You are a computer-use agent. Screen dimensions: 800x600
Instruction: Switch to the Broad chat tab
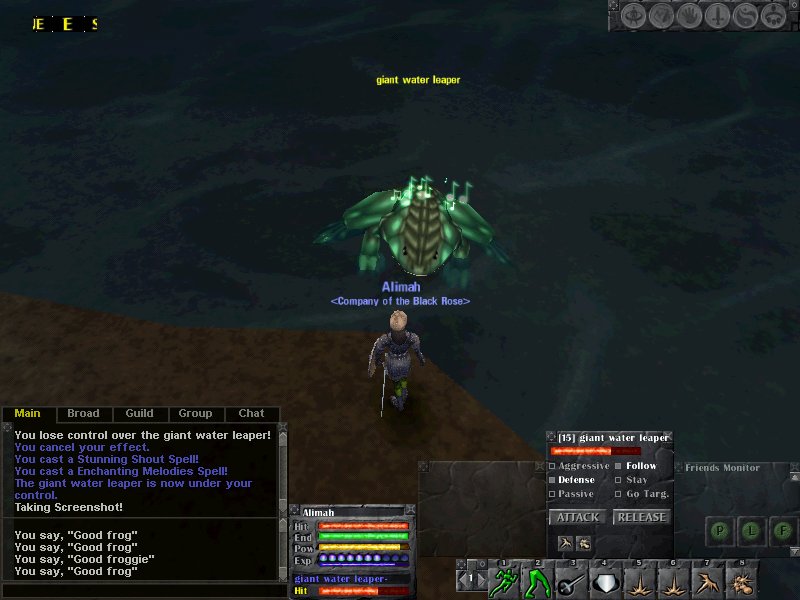tap(83, 413)
